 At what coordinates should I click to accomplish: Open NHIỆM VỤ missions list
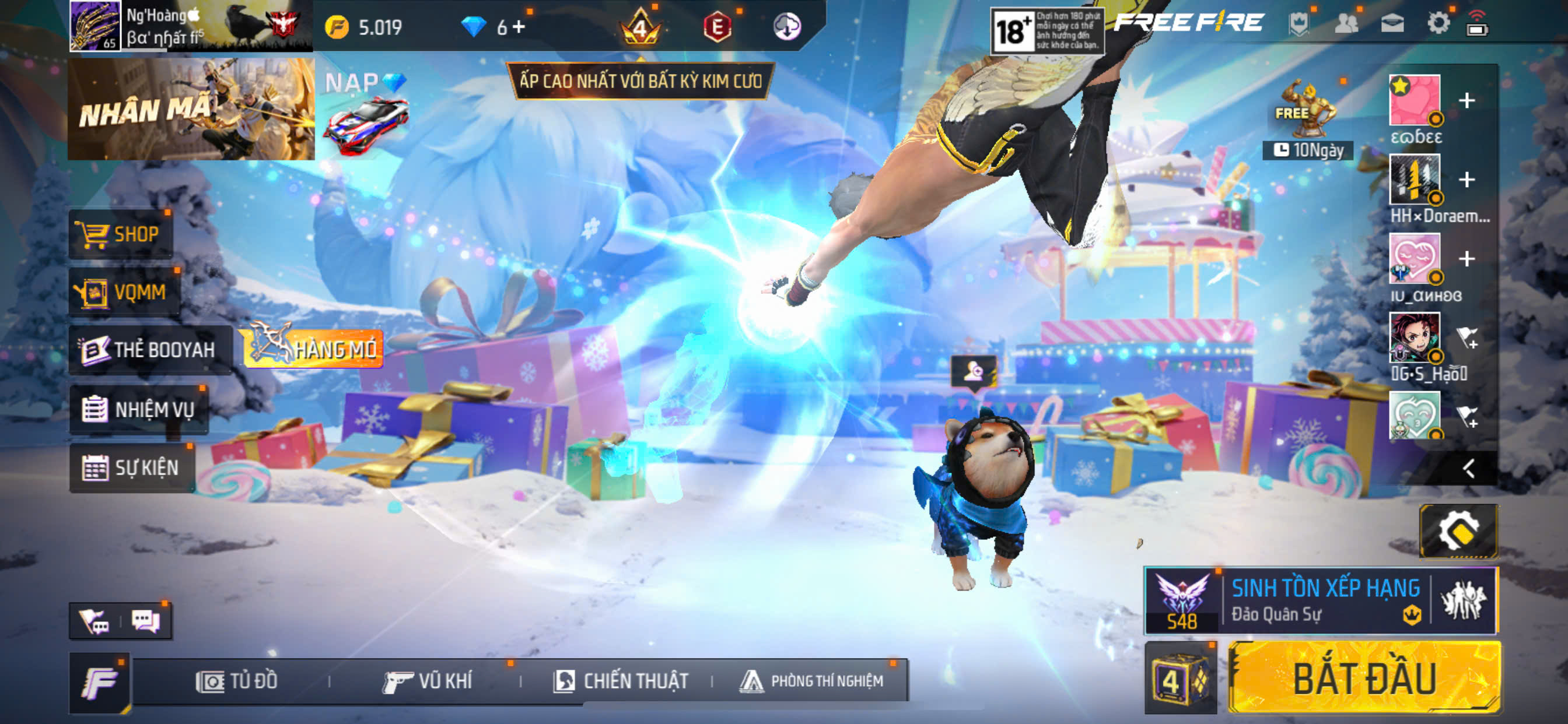[139, 409]
